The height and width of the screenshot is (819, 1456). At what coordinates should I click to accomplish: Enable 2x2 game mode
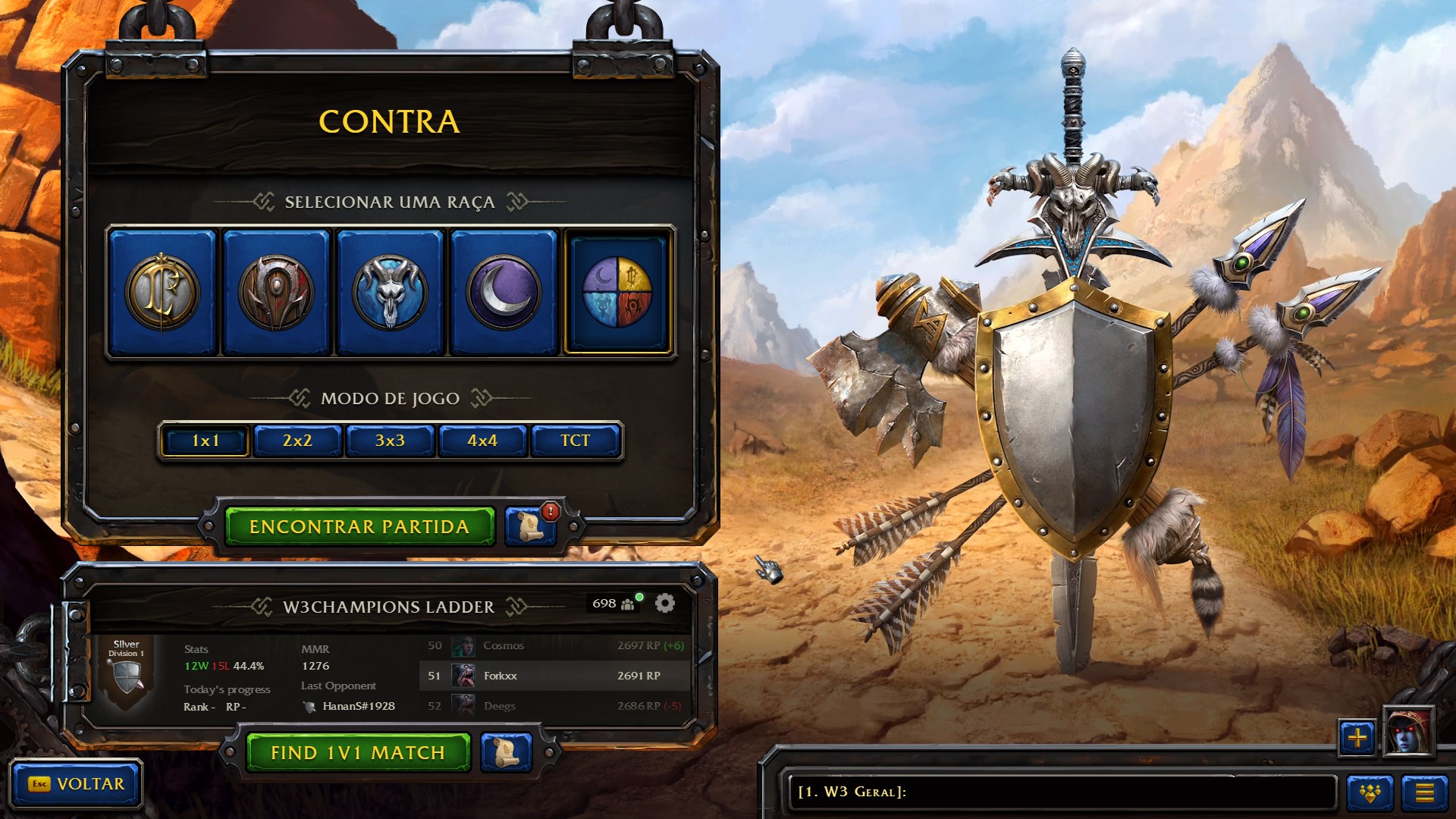297,440
